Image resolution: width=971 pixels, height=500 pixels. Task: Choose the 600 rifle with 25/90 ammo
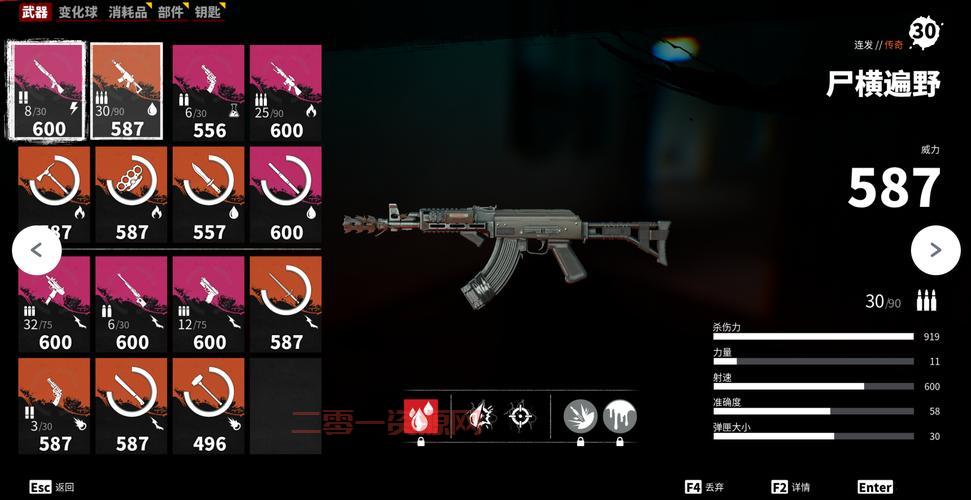point(286,92)
